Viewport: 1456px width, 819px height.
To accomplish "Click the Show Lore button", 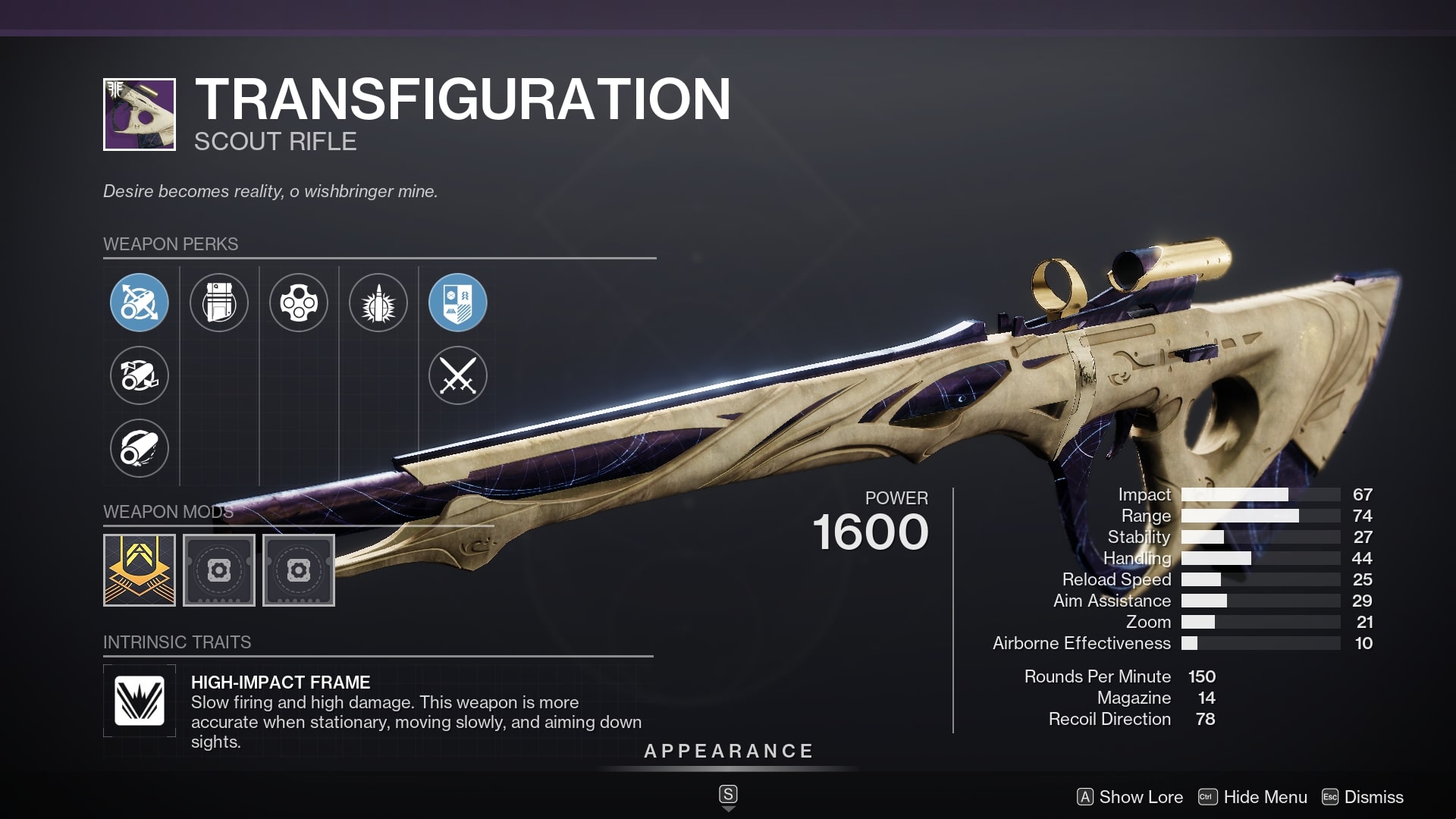I will pos(1130,797).
